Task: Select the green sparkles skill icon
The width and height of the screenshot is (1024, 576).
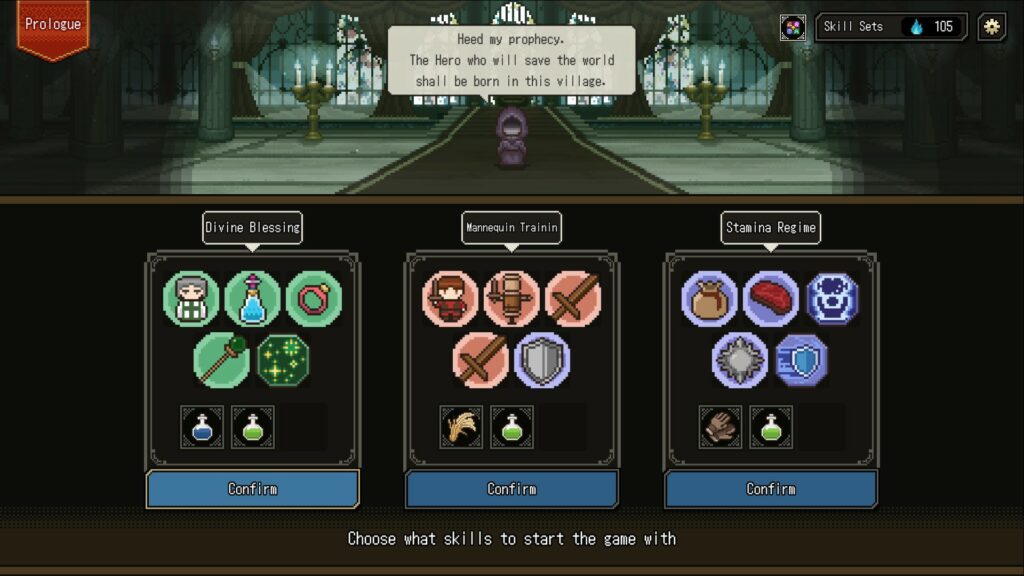Action: tap(284, 360)
